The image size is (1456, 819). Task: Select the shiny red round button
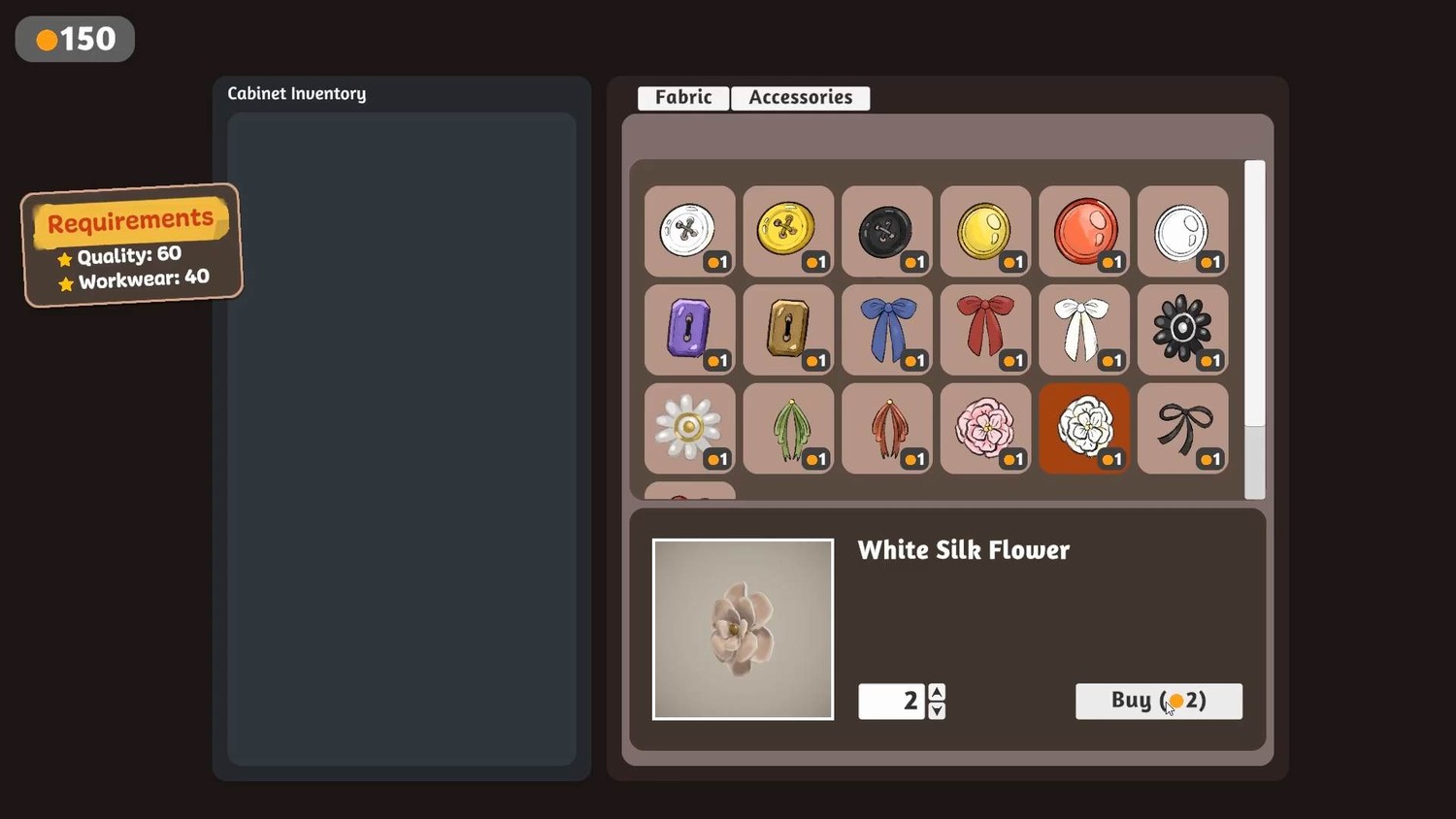coord(1083,232)
